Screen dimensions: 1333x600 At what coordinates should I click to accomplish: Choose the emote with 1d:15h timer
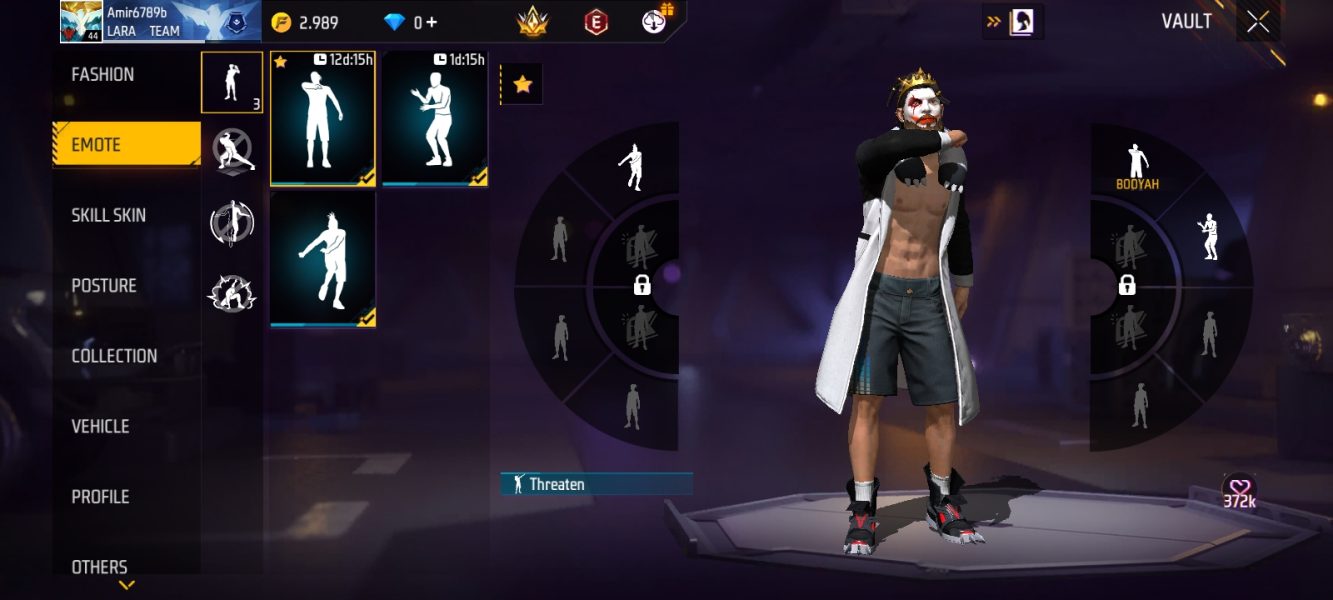pos(435,119)
